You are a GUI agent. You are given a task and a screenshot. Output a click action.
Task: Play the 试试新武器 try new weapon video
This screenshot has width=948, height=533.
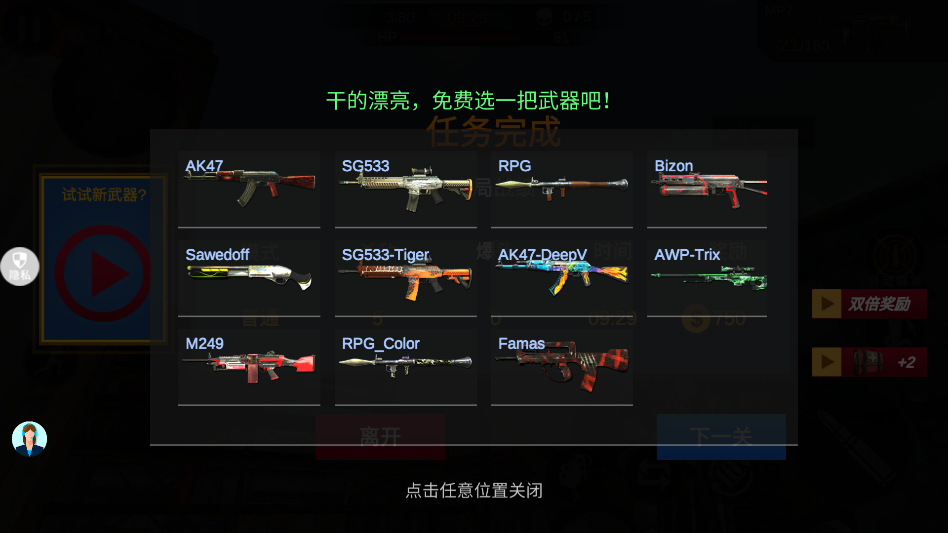[x=103, y=273]
